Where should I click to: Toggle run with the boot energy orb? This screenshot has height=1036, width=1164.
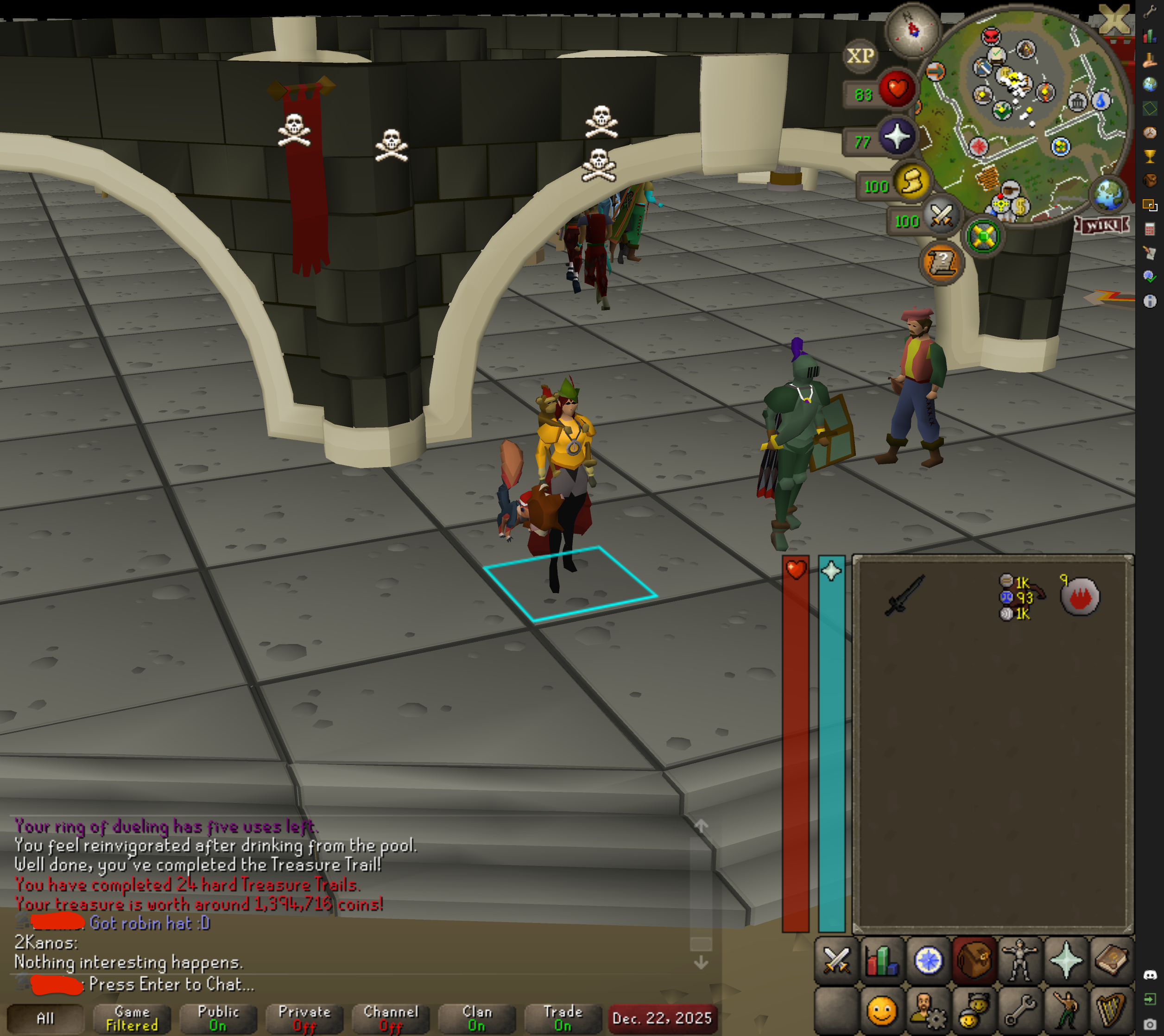pyautogui.click(x=911, y=182)
